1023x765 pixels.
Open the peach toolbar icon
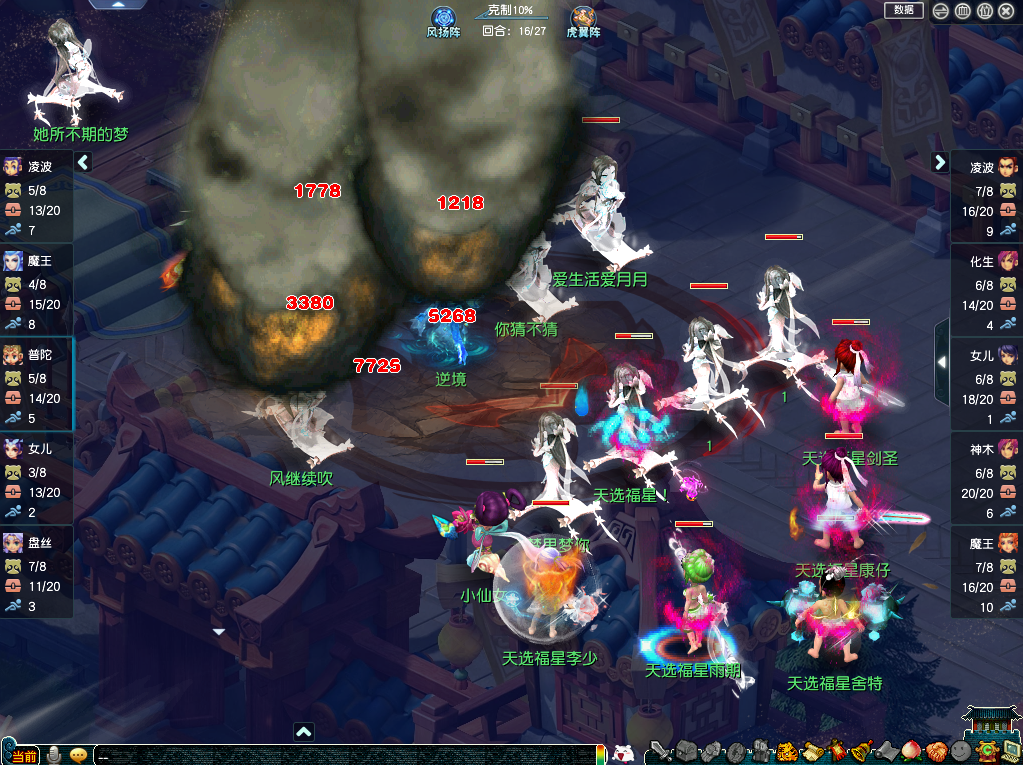point(912,750)
